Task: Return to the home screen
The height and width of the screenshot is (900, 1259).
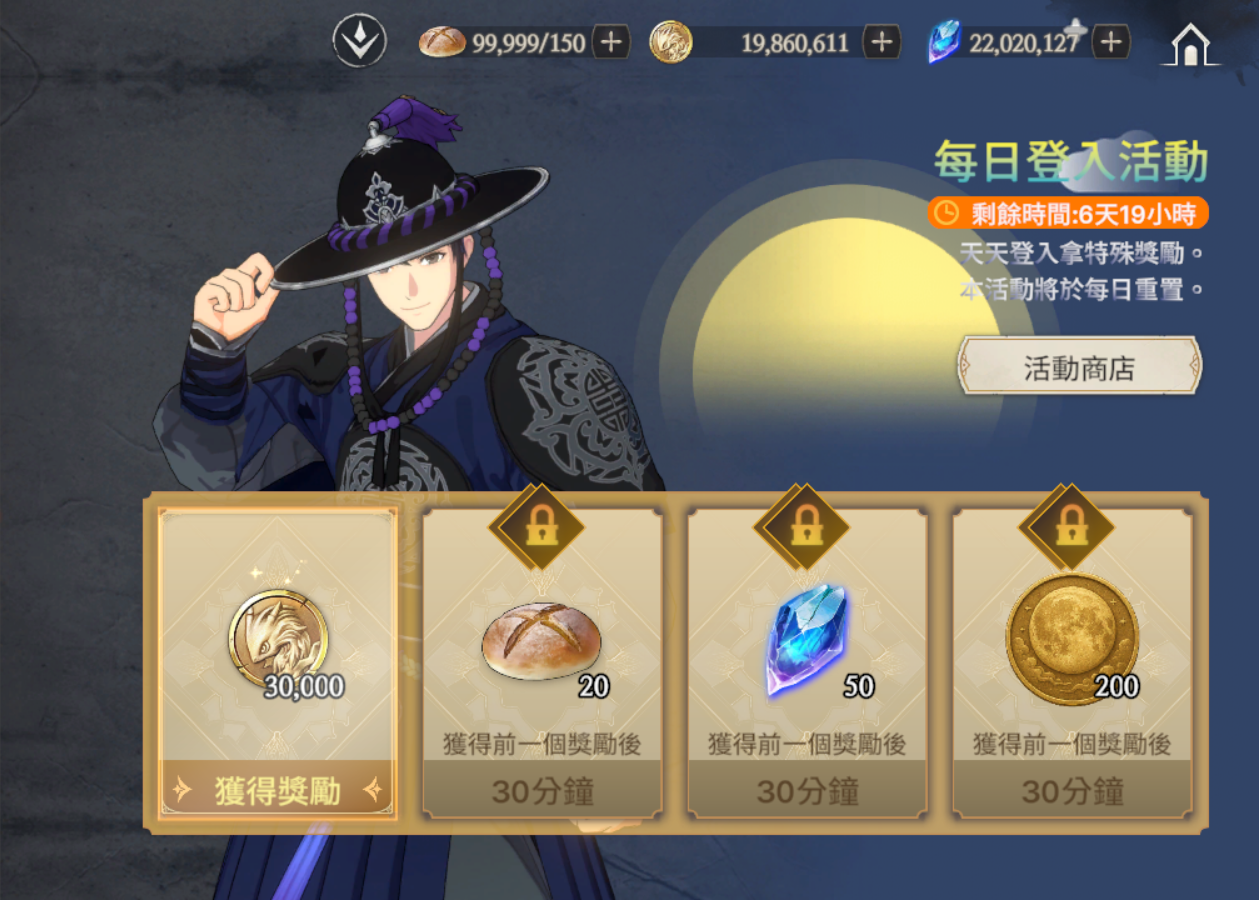Action: click(1190, 45)
